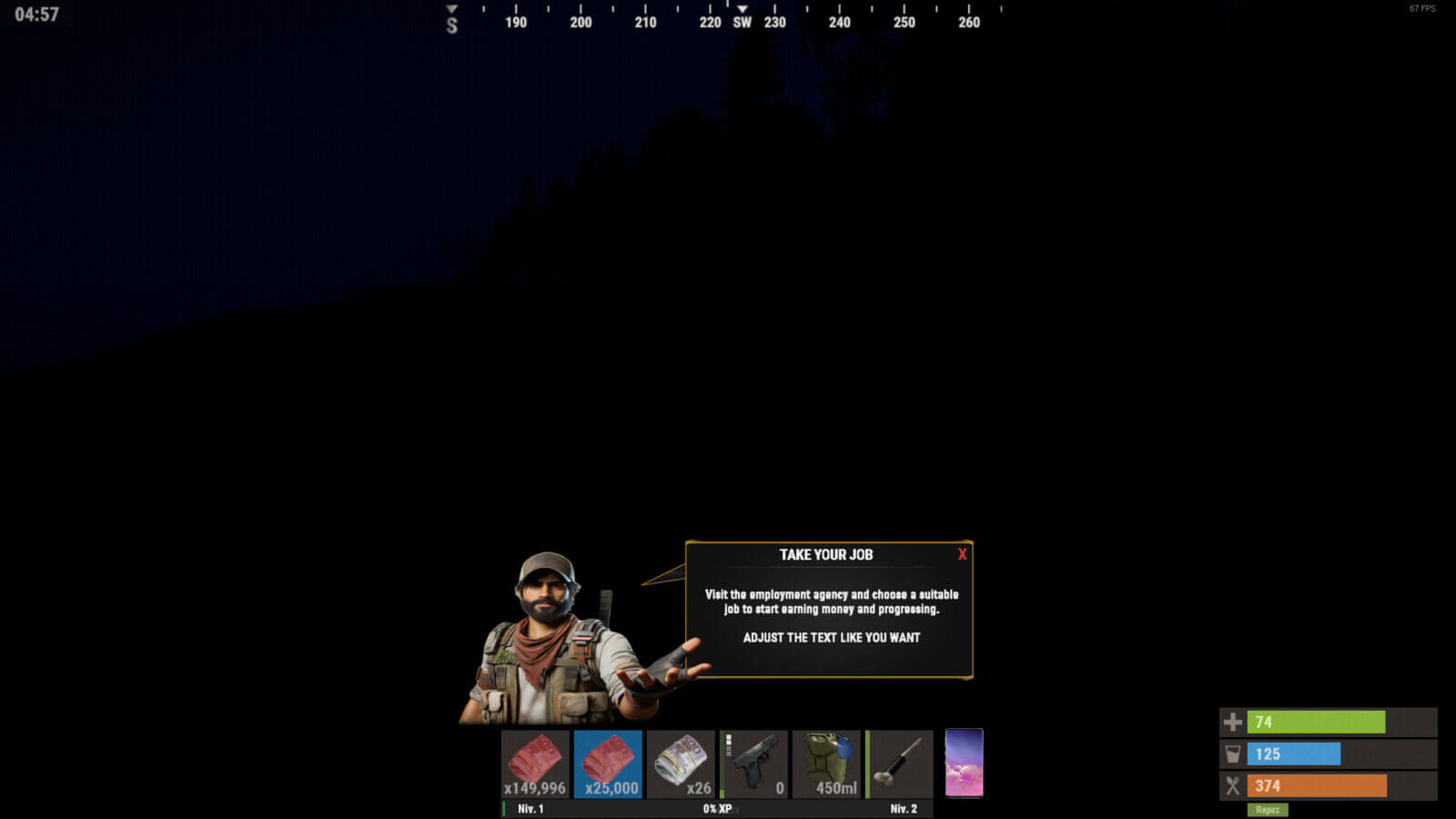Click the health cross icon
This screenshot has width=1456, height=819.
tap(1232, 722)
